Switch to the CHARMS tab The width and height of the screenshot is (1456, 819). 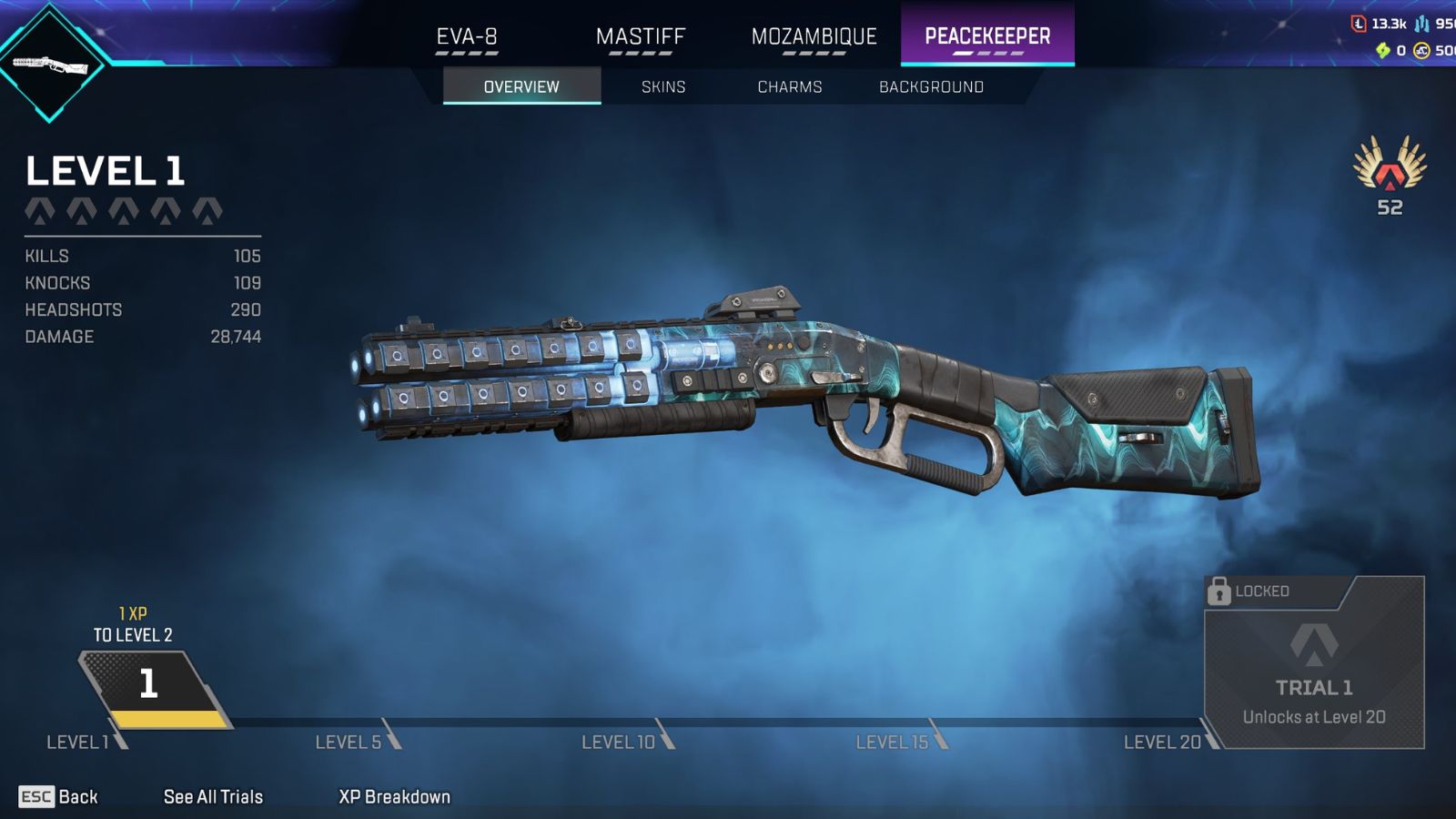click(790, 86)
